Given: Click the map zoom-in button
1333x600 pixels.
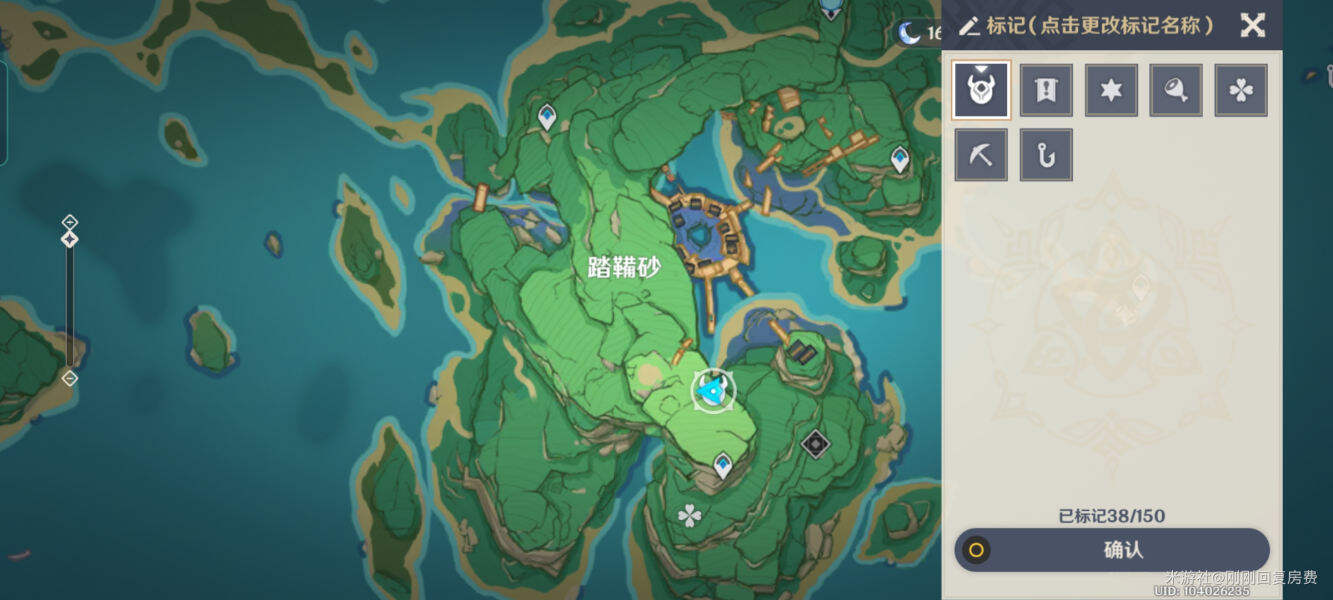Looking at the screenshot, I should coord(69,221).
